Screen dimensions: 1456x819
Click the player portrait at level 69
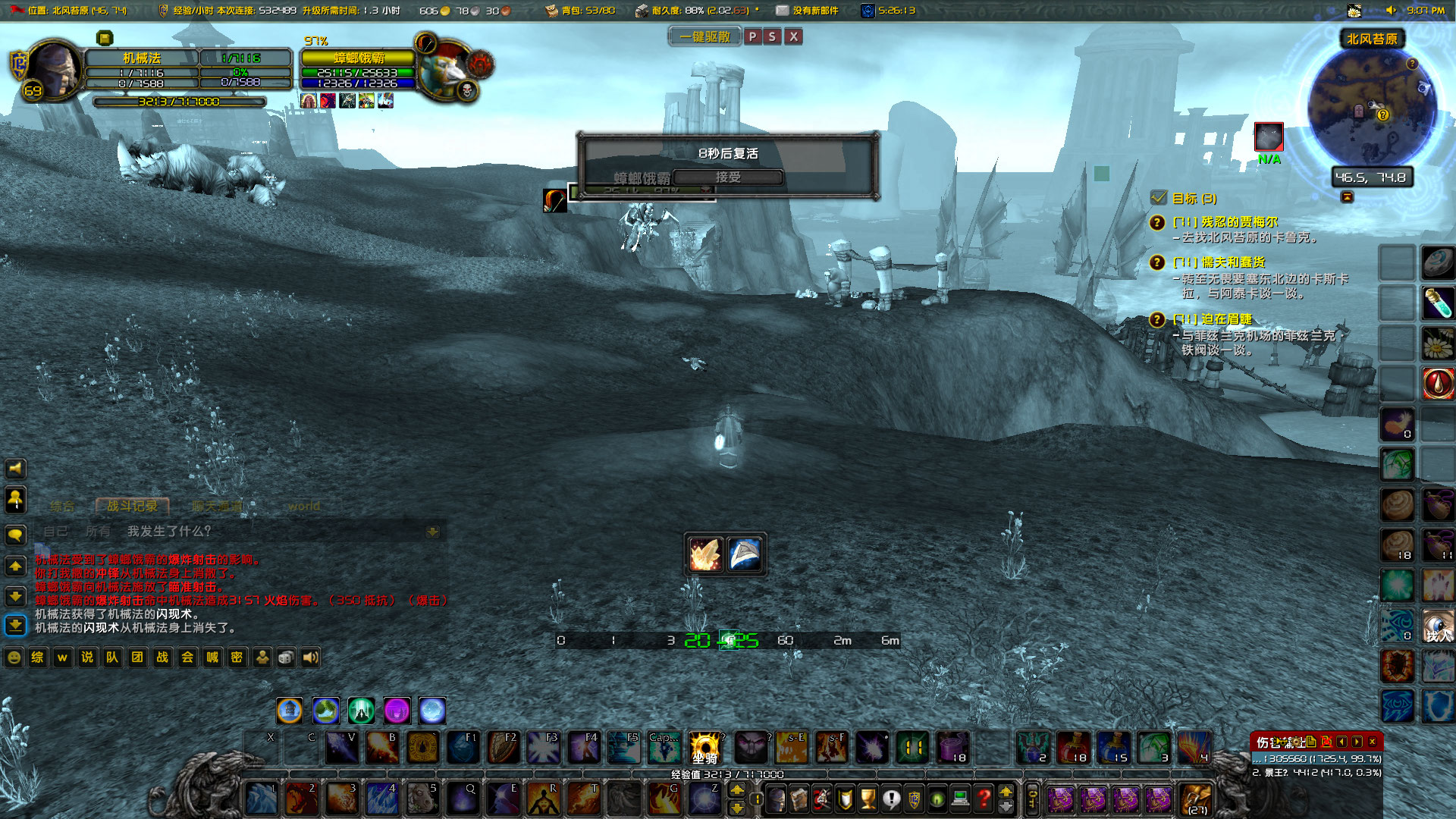point(55,70)
